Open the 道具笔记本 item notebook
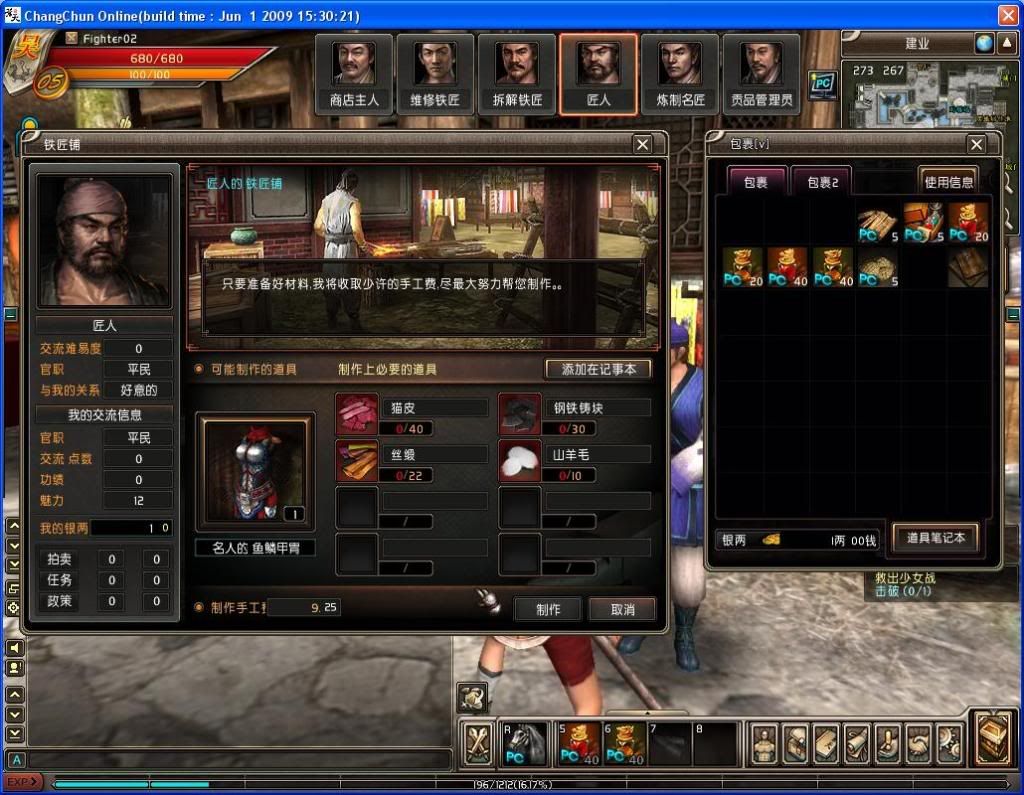This screenshot has width=1024, height=795. pos(936,538)
